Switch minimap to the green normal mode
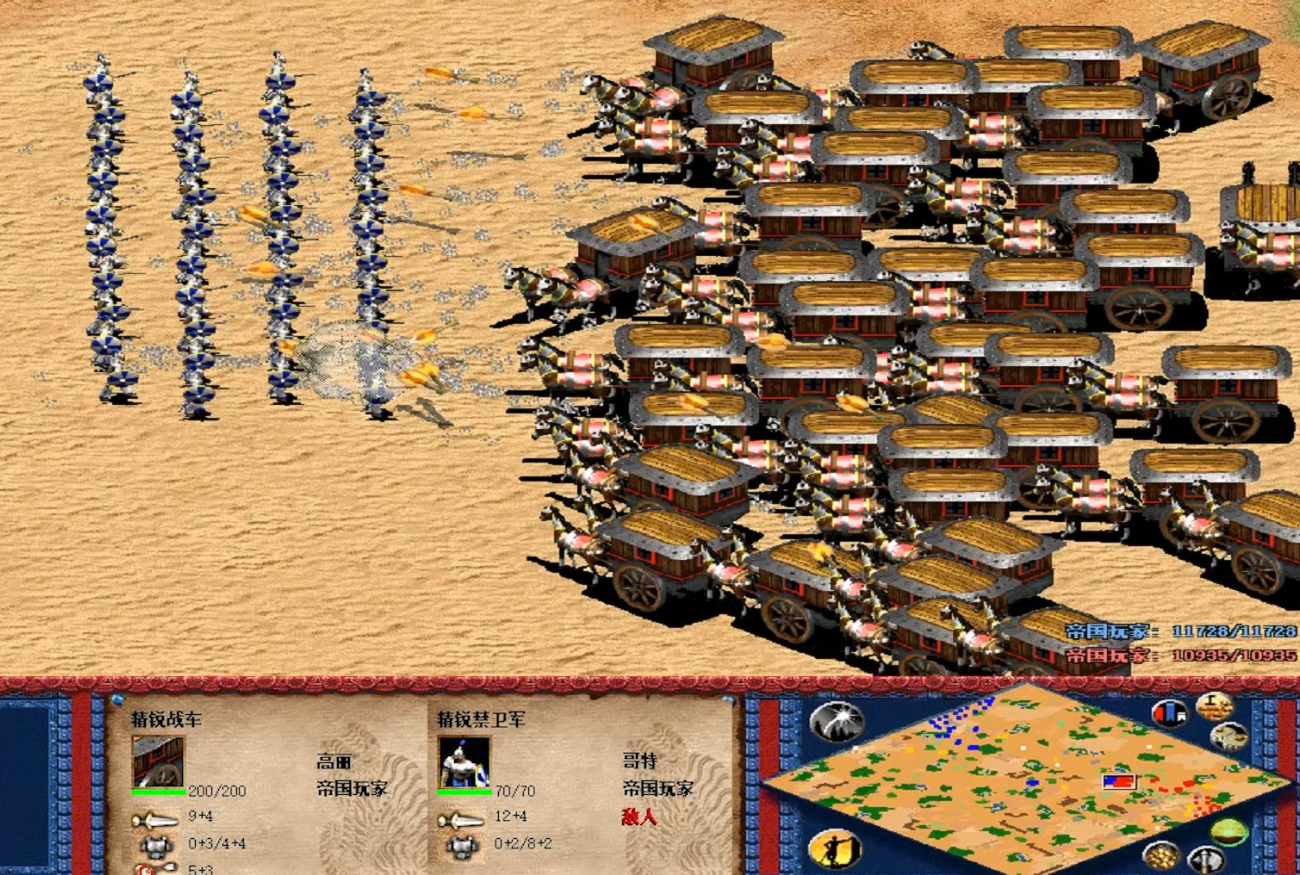Screen dimensions: 1300x875 click(1228, 831)
